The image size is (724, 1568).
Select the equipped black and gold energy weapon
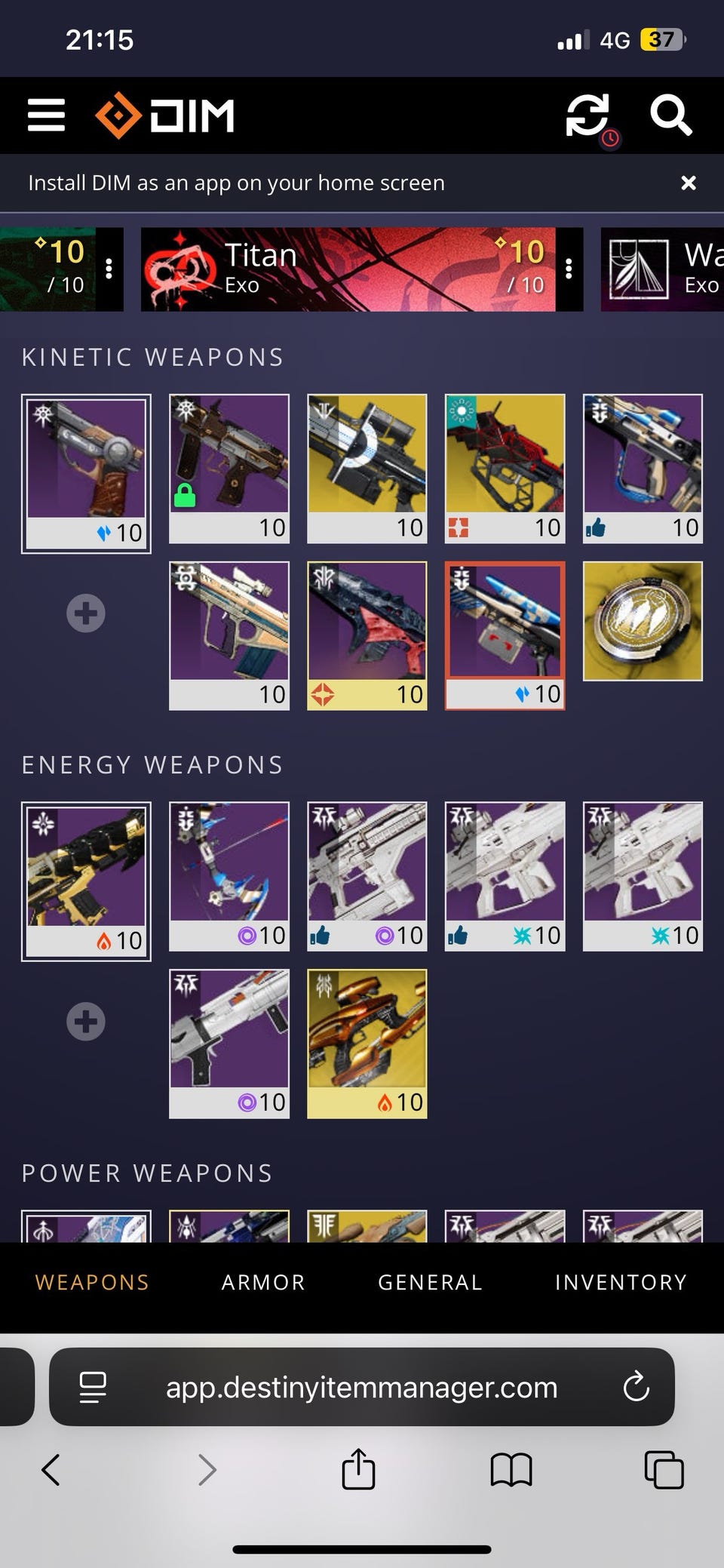pyautogui.click(x=86, y=880)
